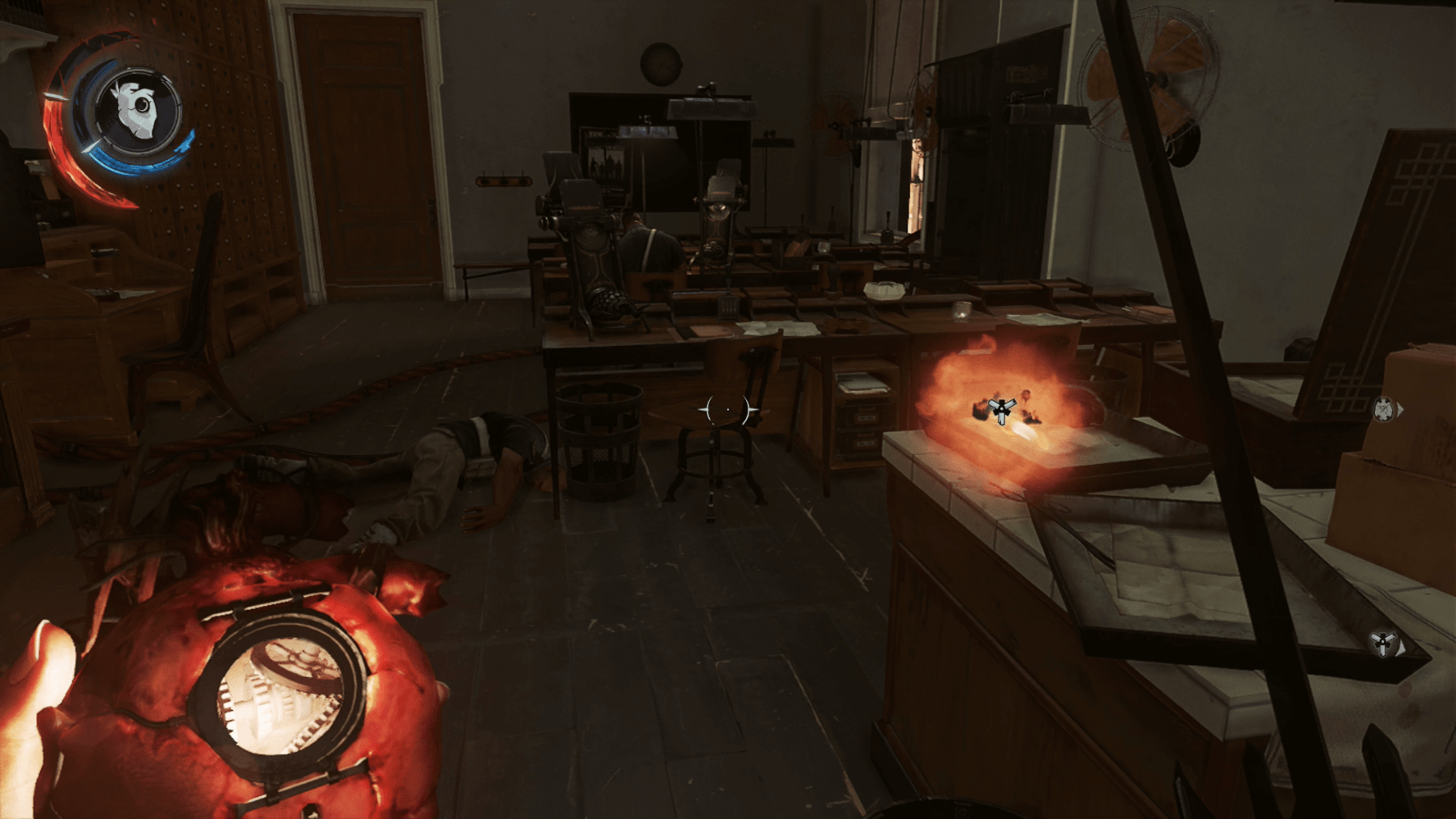
Task: Click the center aiming reticle
Action: coord(728,410)
